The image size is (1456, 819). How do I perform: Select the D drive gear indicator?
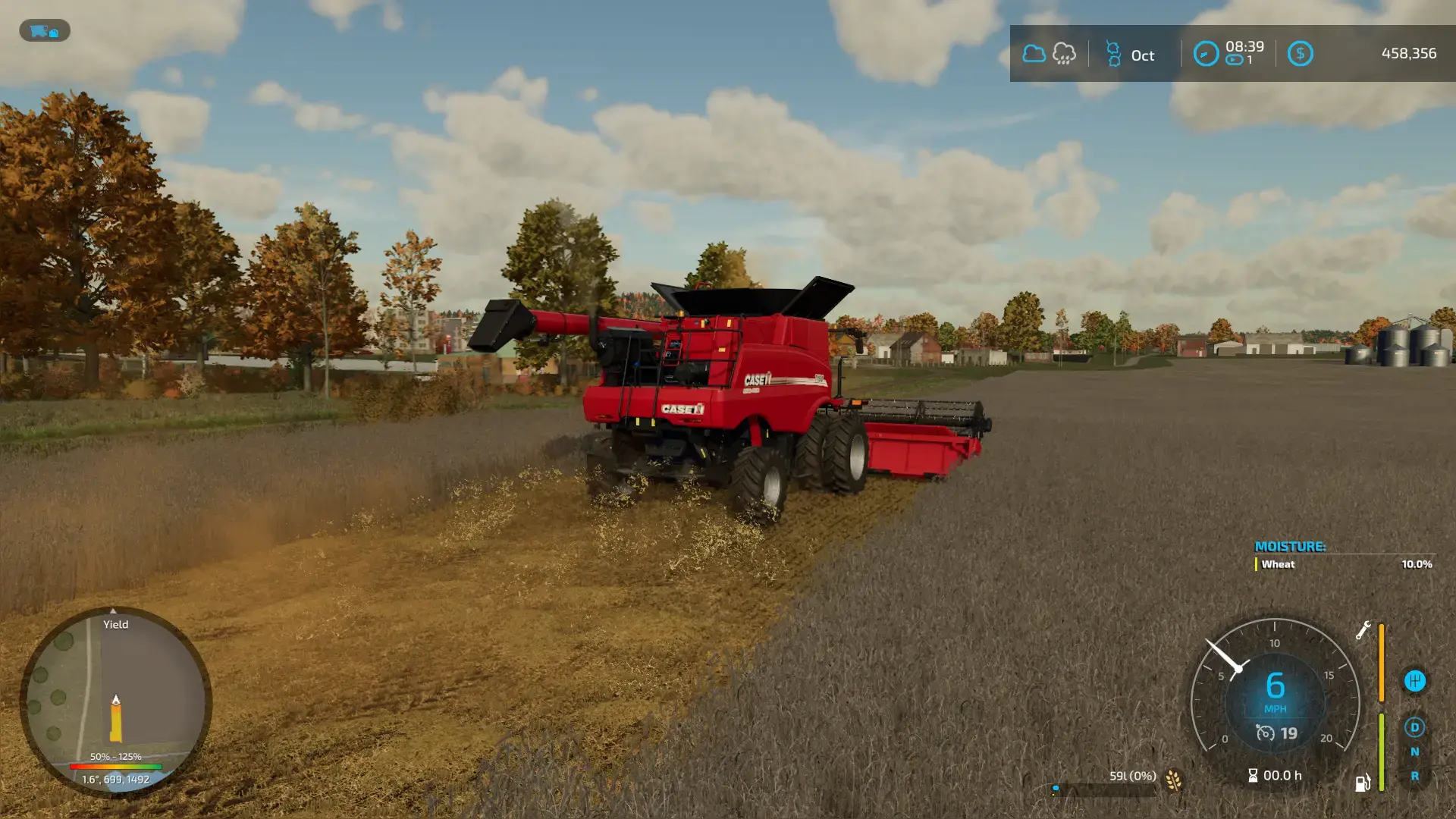[1414, 727]
